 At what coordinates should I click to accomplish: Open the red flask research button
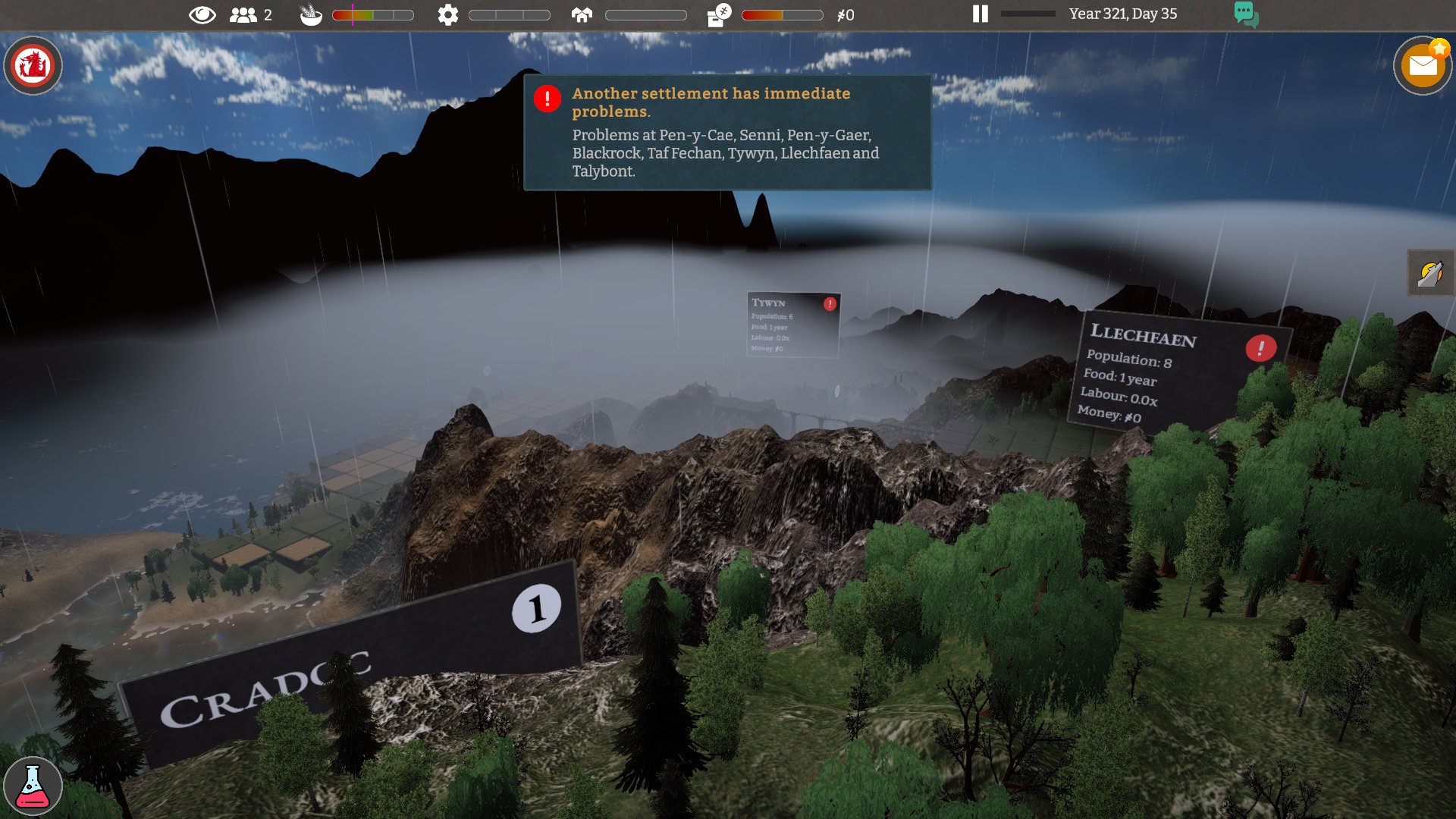(33, 786)
